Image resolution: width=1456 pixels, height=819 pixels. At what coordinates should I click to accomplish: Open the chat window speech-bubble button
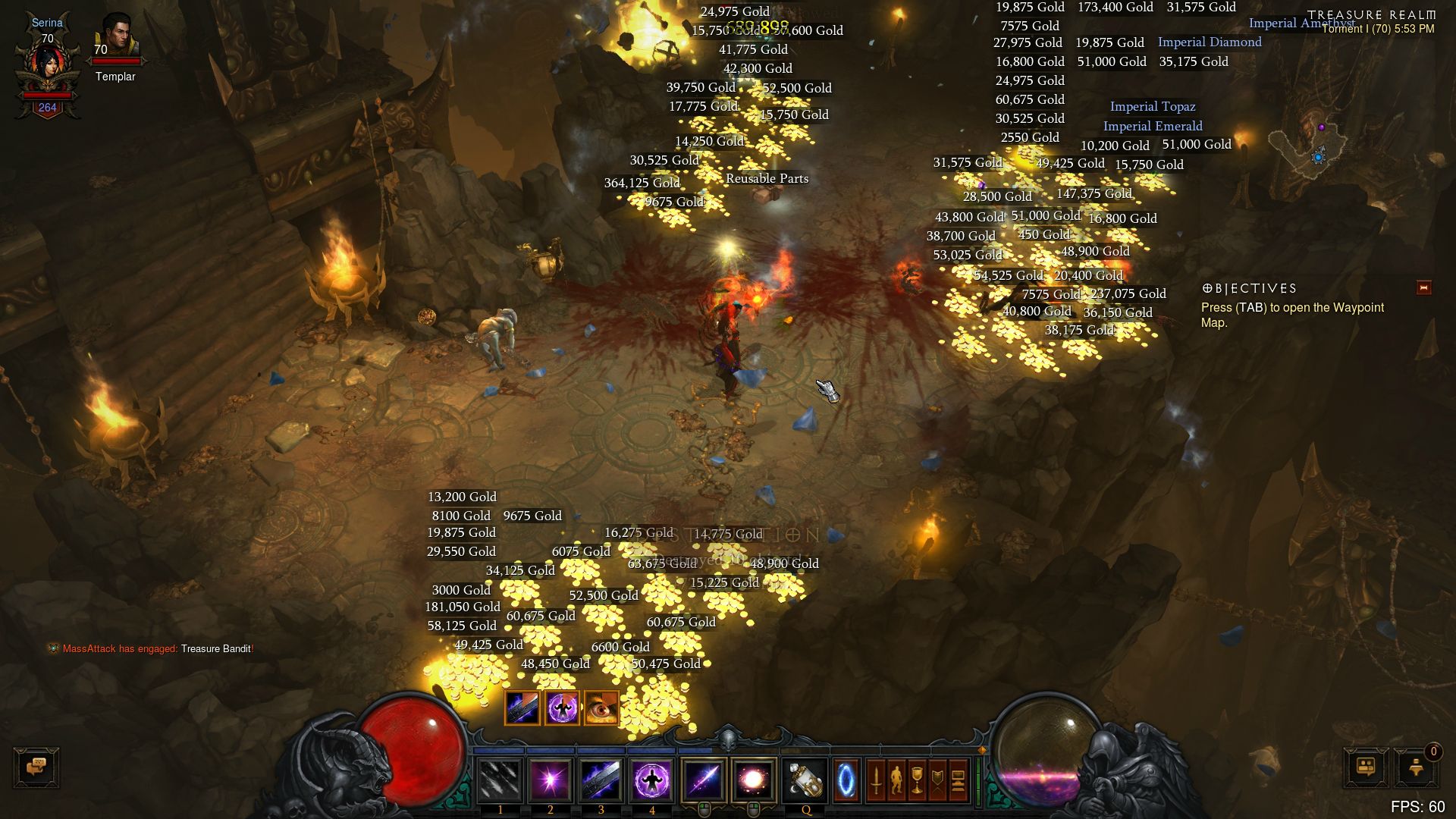pyautogui.click(x=36, y=767)
